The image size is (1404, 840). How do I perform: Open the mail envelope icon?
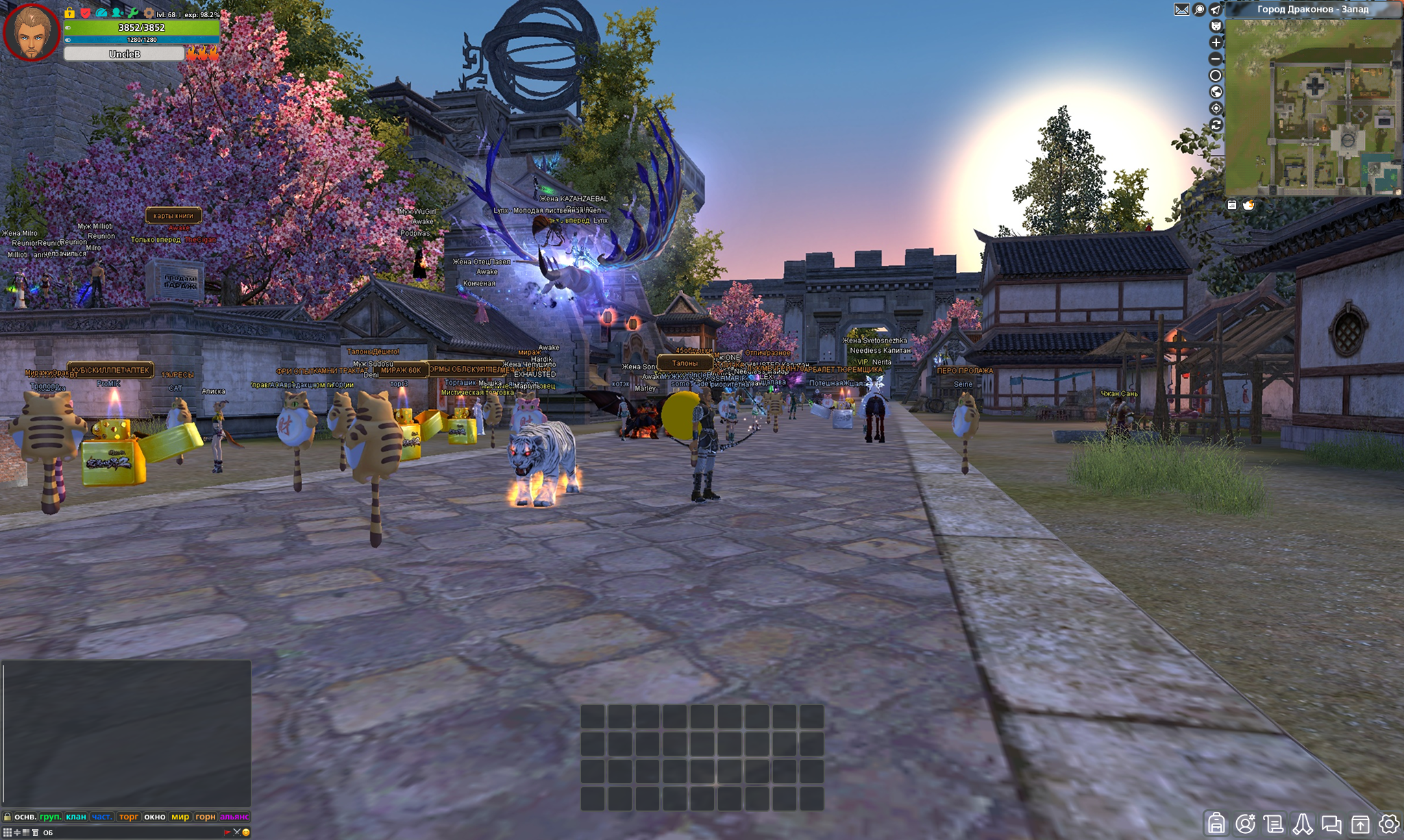click(x=1182, y=10)
